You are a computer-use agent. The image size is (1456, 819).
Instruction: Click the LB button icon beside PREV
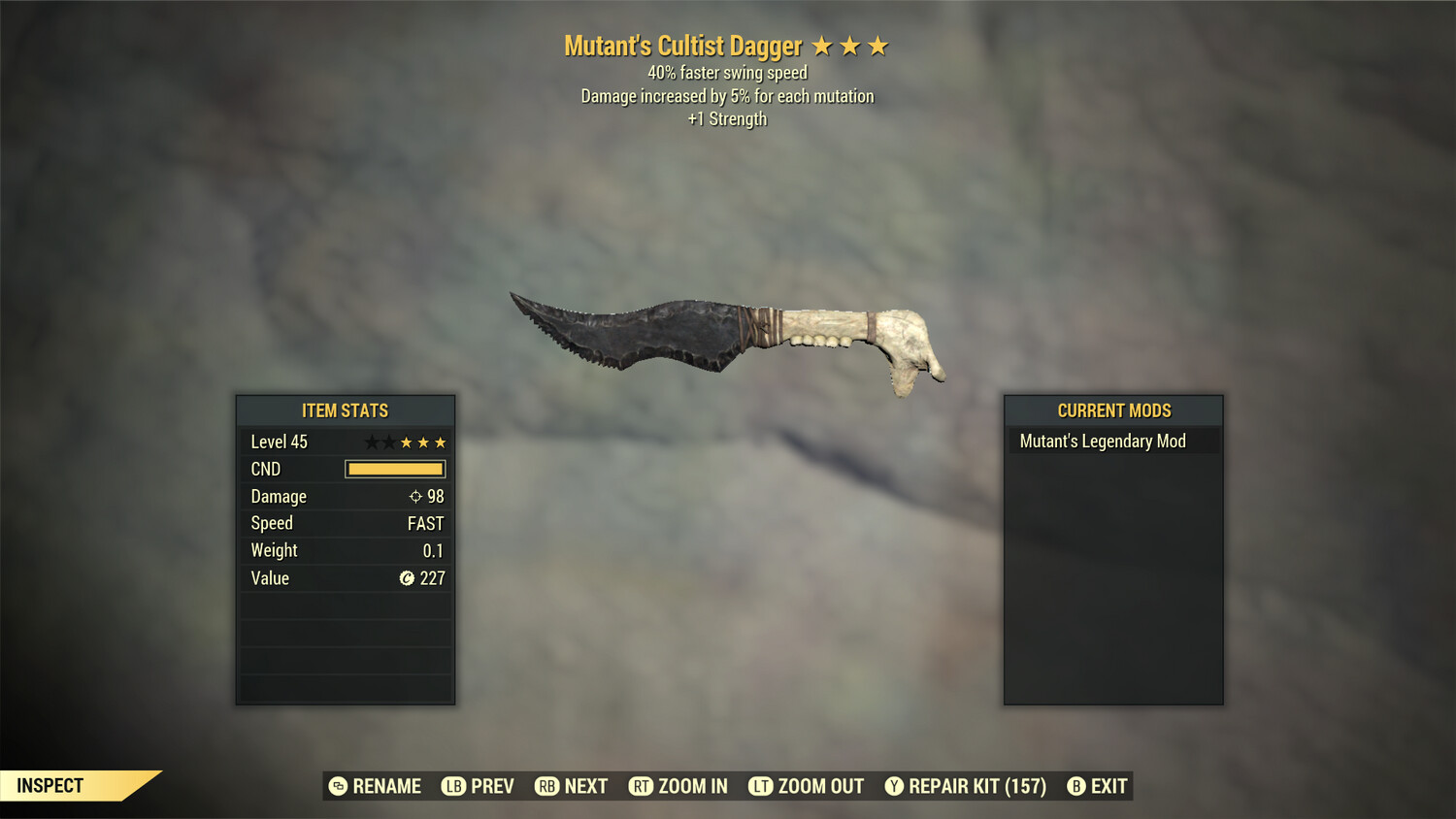452,786
